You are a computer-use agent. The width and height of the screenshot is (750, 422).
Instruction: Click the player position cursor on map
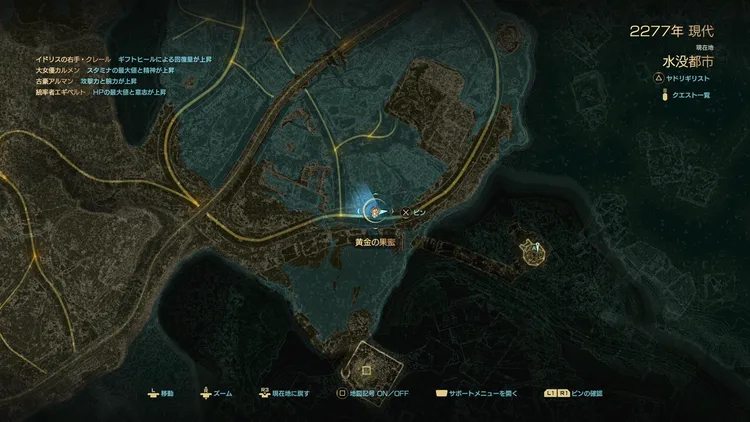(373, 212)
